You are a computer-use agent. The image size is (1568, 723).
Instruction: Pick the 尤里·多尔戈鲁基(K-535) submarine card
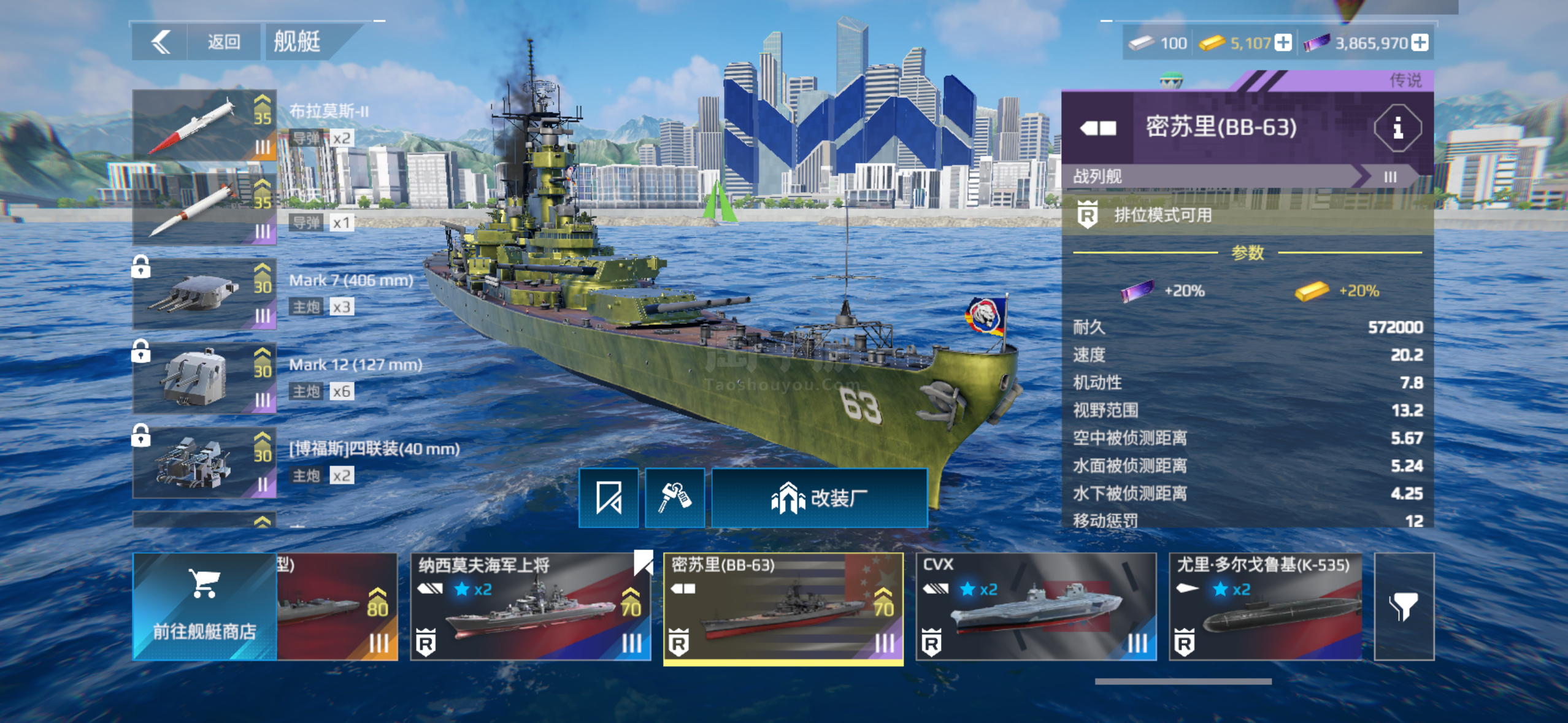(1265, 606)
